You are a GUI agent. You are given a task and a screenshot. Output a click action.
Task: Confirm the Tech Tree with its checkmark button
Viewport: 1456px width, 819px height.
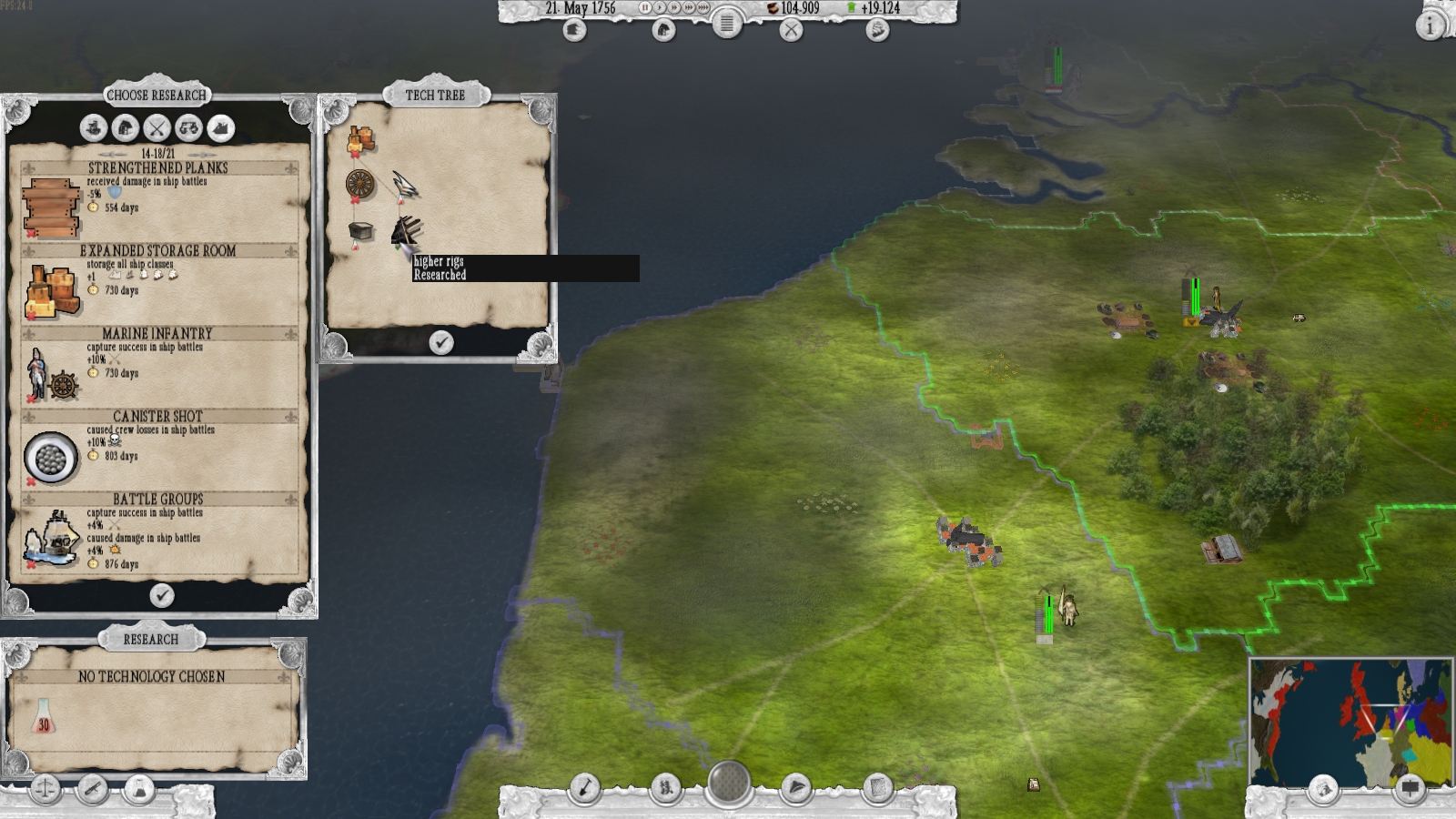[x=440, y=343]
